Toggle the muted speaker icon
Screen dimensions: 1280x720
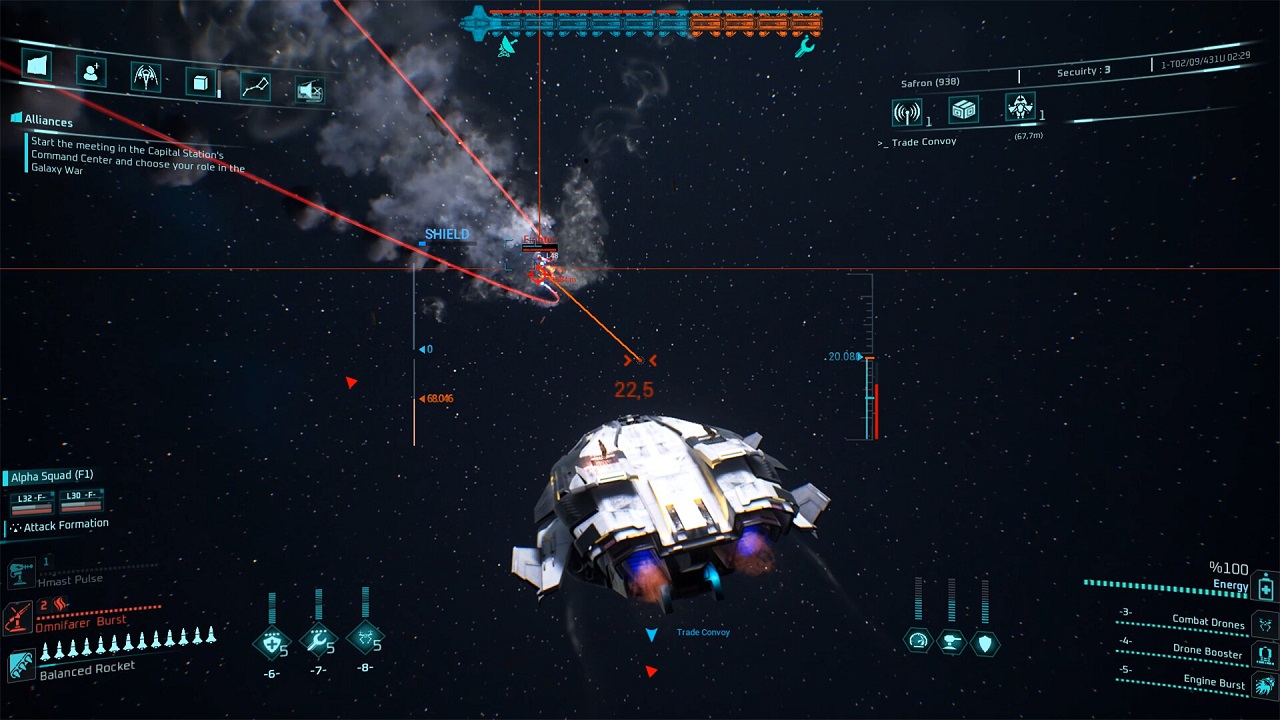coord(310,91)
